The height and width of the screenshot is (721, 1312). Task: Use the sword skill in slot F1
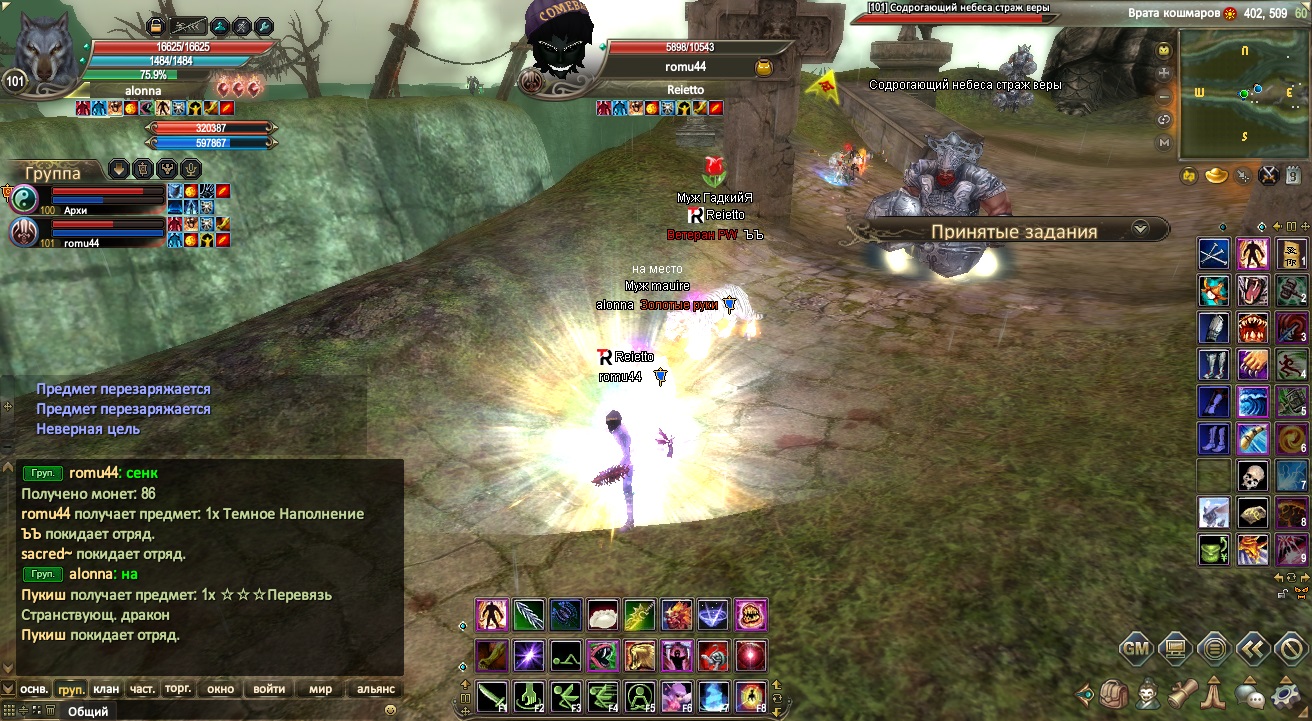[x=492, y=695]
